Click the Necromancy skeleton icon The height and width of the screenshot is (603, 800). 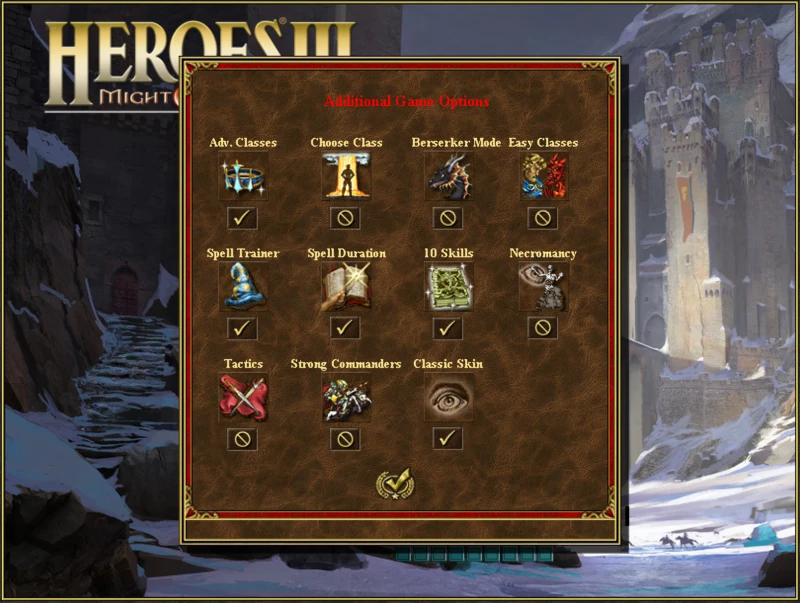point(543,288)
